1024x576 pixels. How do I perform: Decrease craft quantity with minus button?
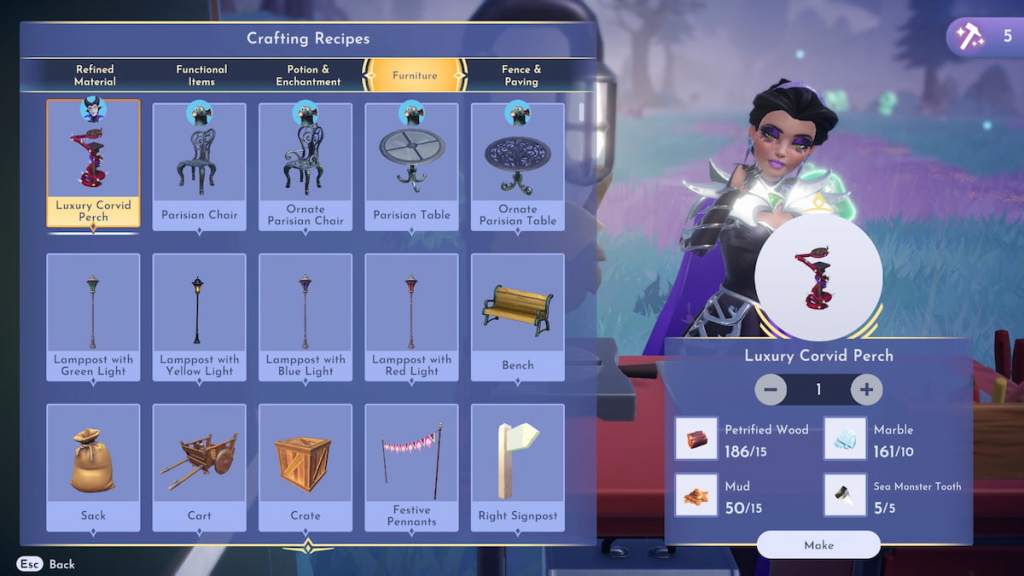770,389
